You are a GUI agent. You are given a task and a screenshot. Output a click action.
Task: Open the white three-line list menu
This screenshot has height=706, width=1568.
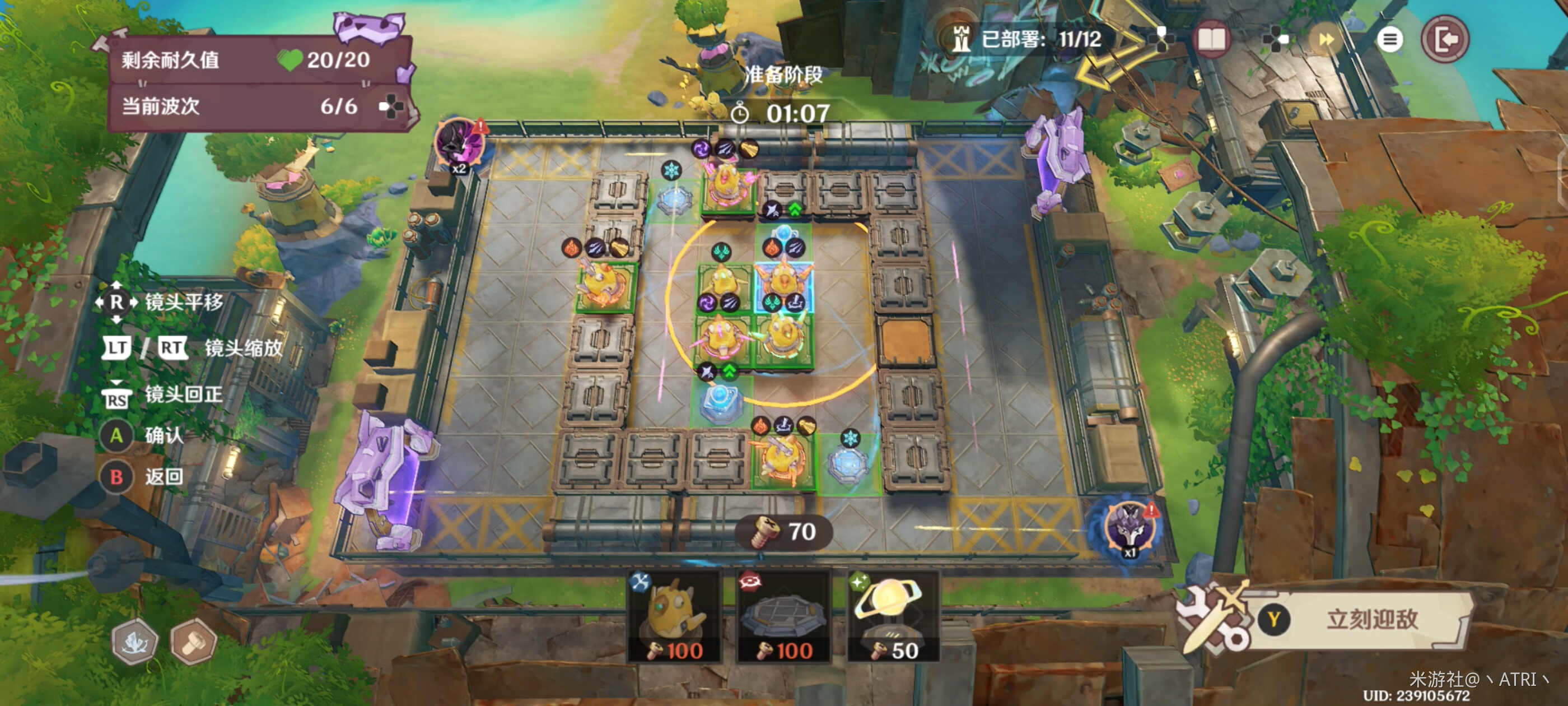(x=1389, y=40)
